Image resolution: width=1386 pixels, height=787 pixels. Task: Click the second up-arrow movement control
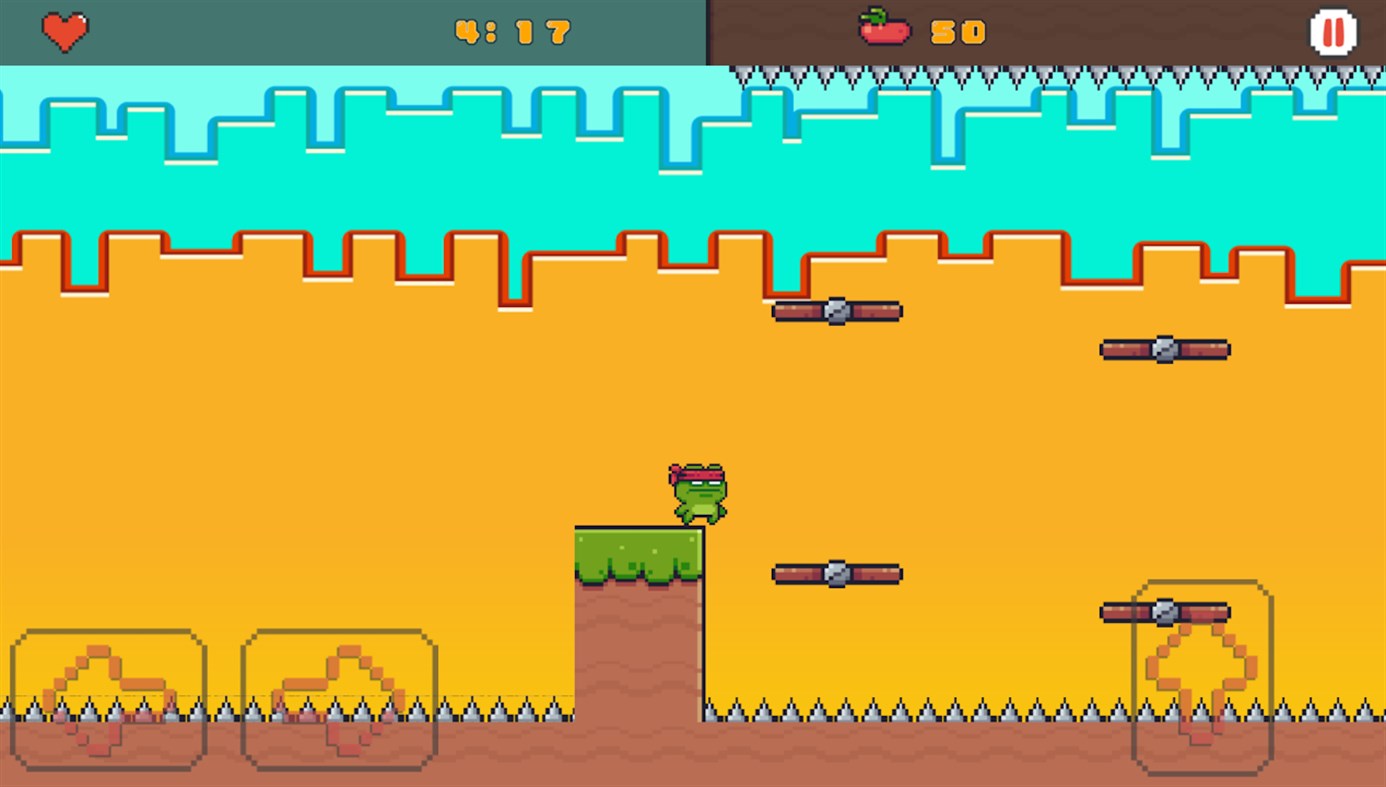click(x=339, y=698)
